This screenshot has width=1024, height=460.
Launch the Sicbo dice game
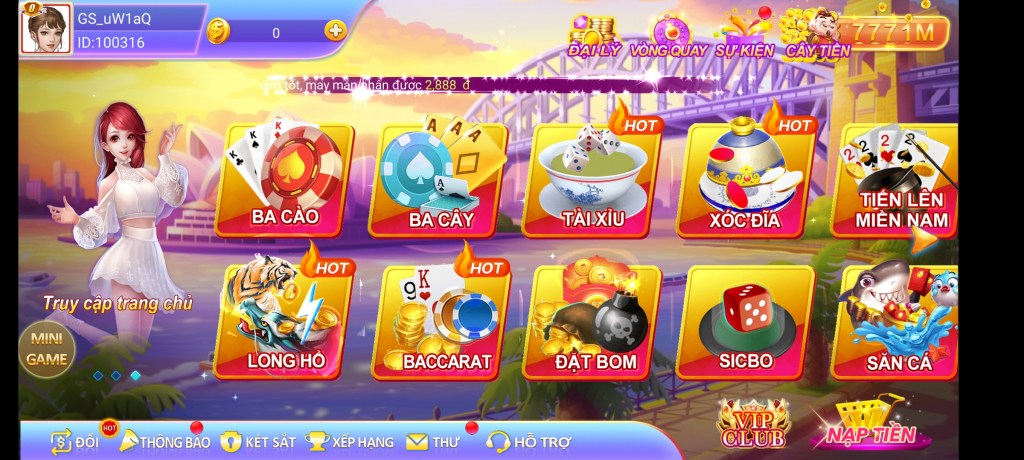point(746,322)
